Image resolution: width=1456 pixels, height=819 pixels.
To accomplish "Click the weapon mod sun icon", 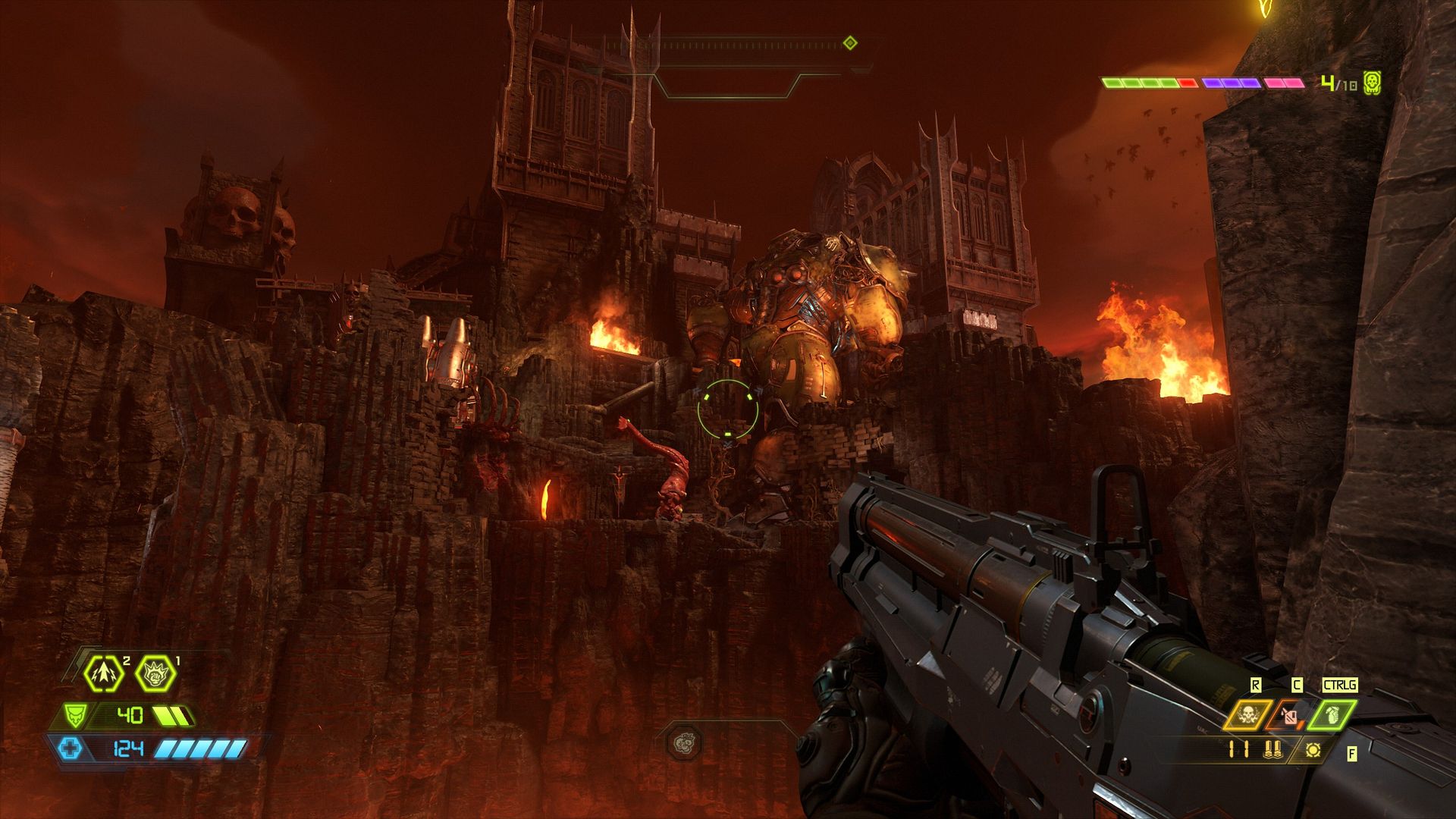I will point(1313,750).
